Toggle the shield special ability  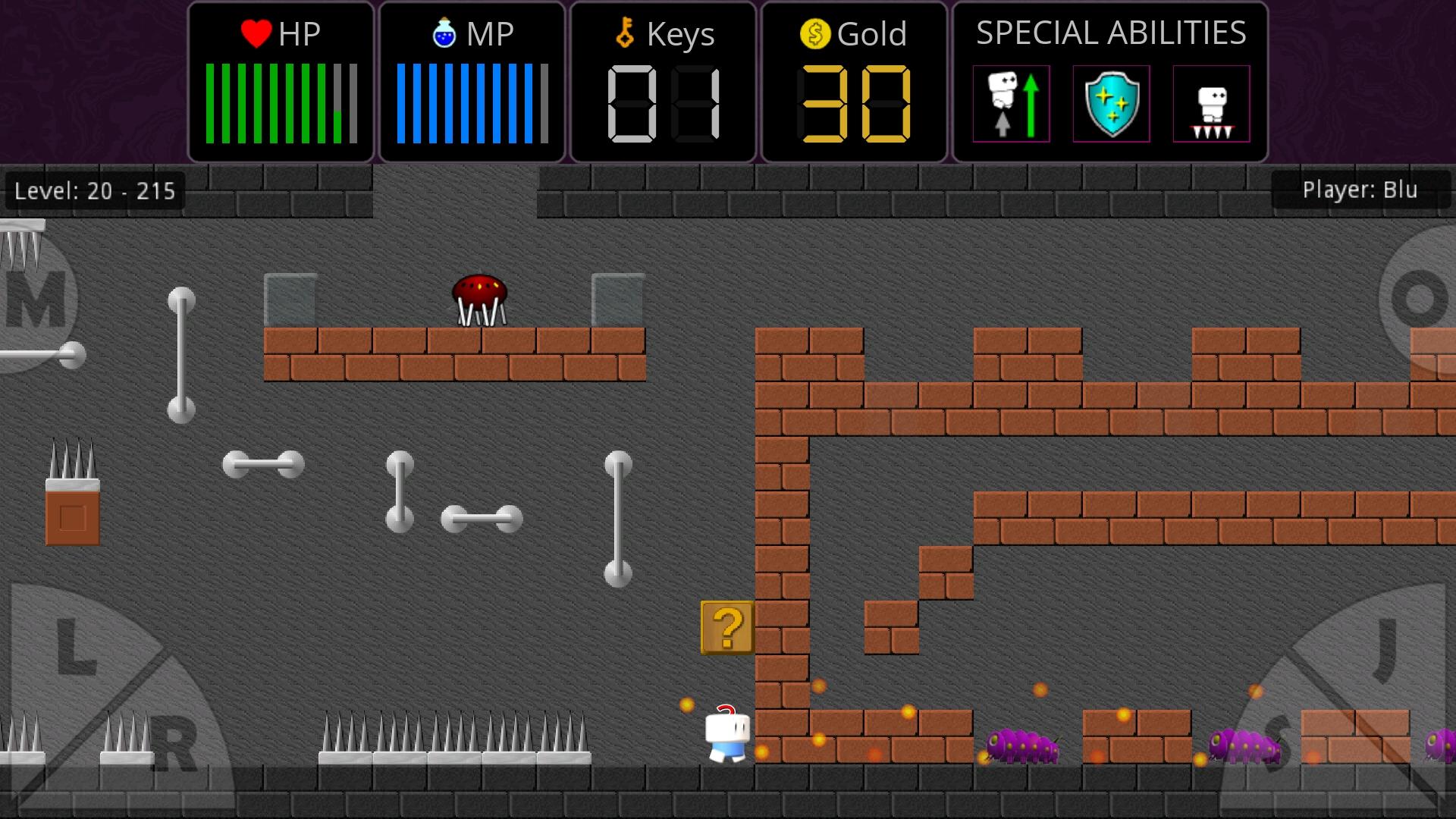1110,104
